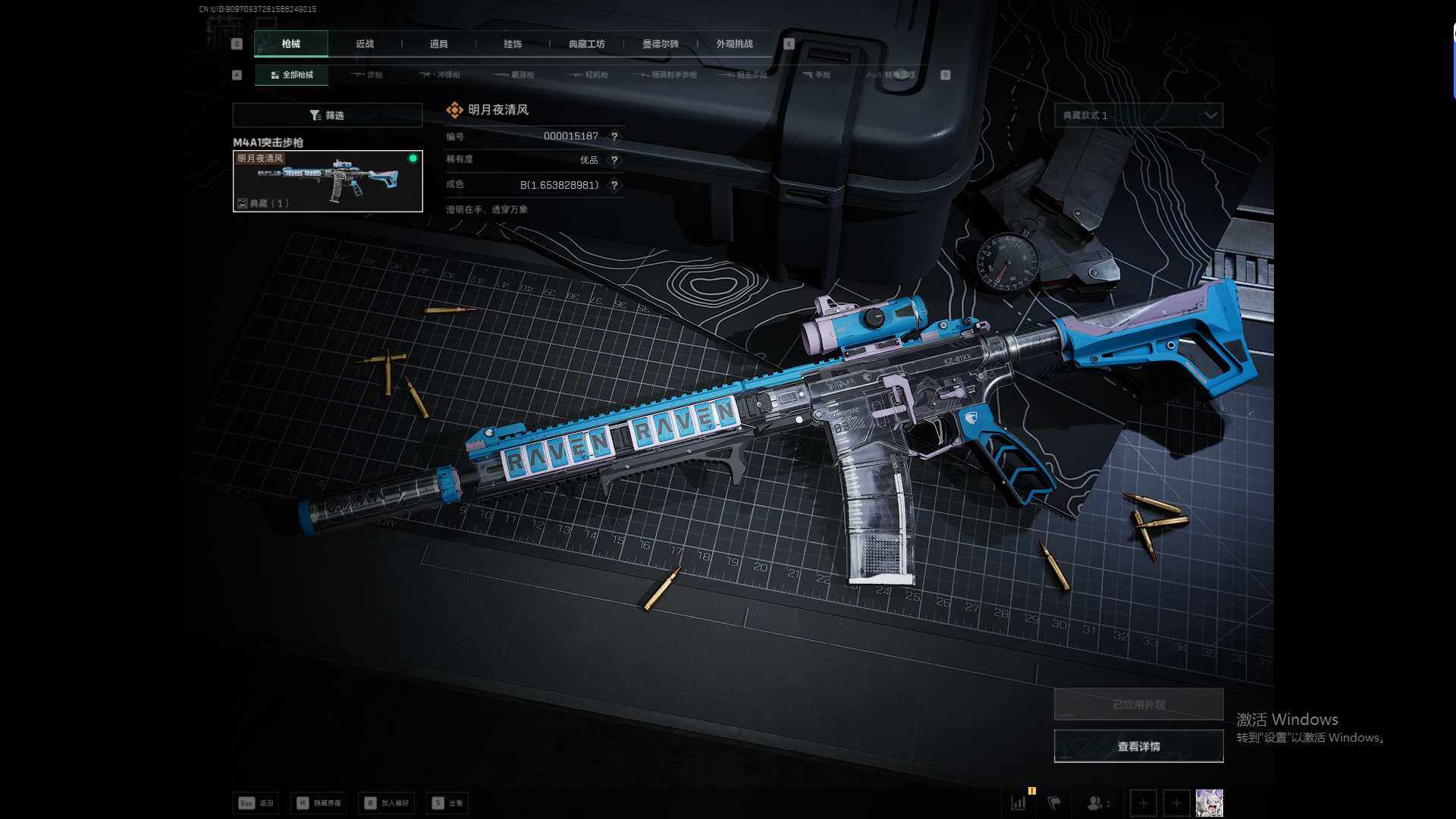1456x819 pixels.
Task: Open the flag icon in bottom bar
Action: coord(1054,802)
